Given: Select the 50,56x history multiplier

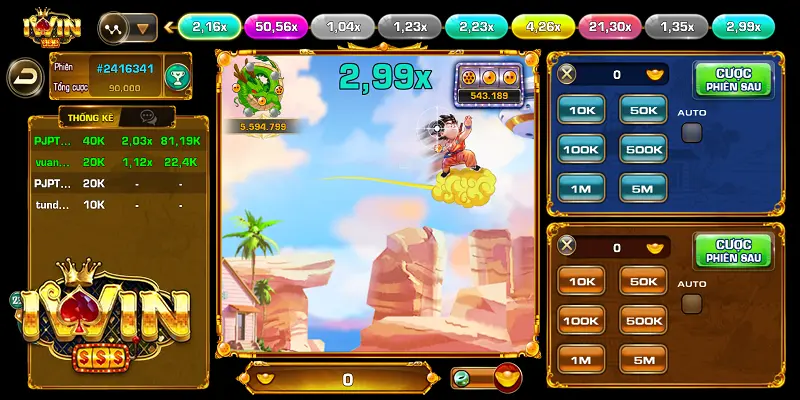Looking at the screenshot, I should tap(276, 27).
